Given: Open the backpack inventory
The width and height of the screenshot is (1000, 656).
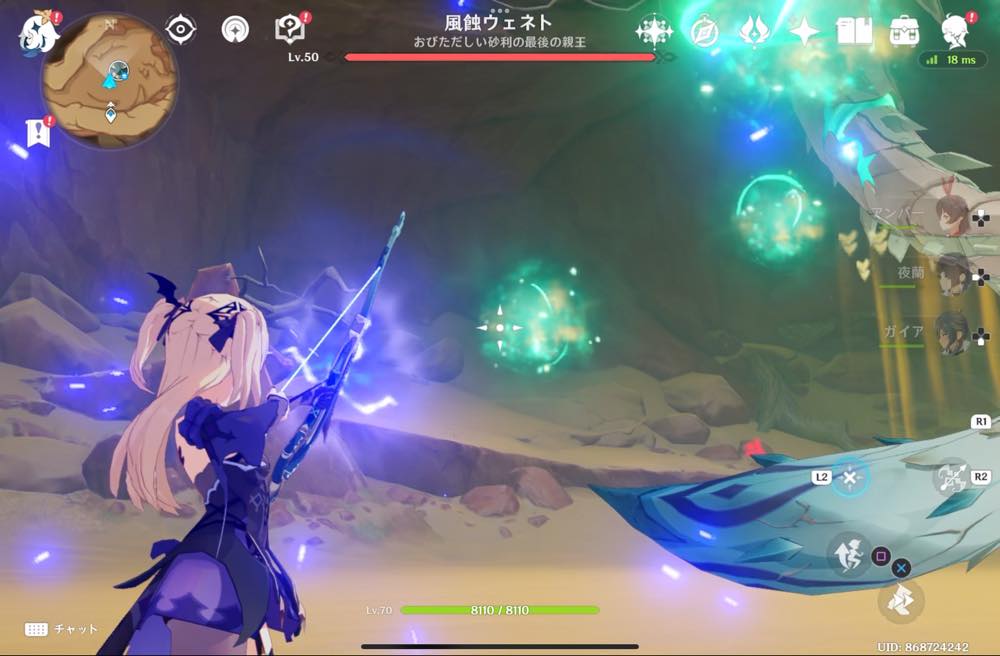Looking at the screenshot, I should pyautogui.click(x=904, y=31).
